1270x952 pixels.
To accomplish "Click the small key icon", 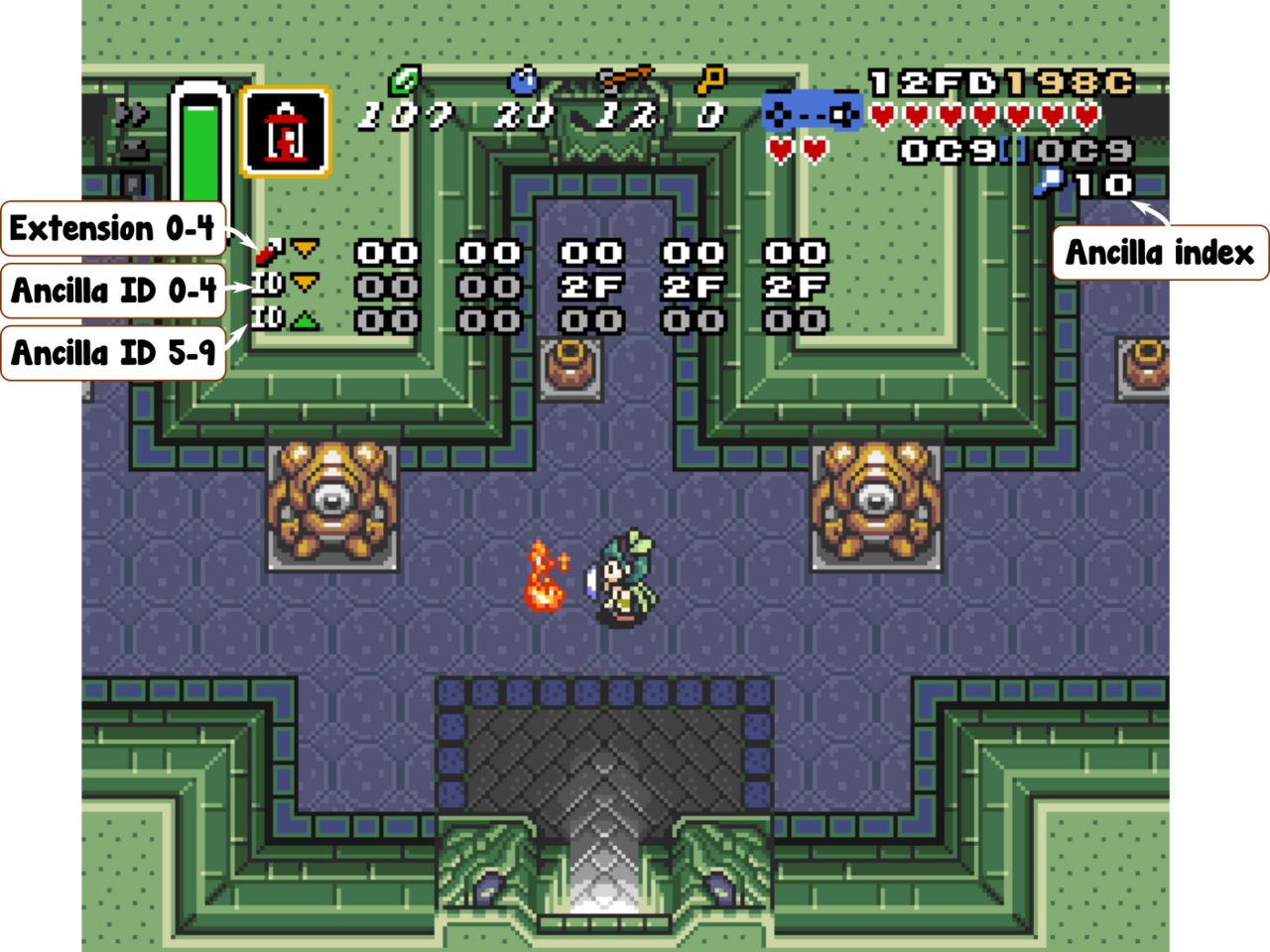I will (710, 79).
